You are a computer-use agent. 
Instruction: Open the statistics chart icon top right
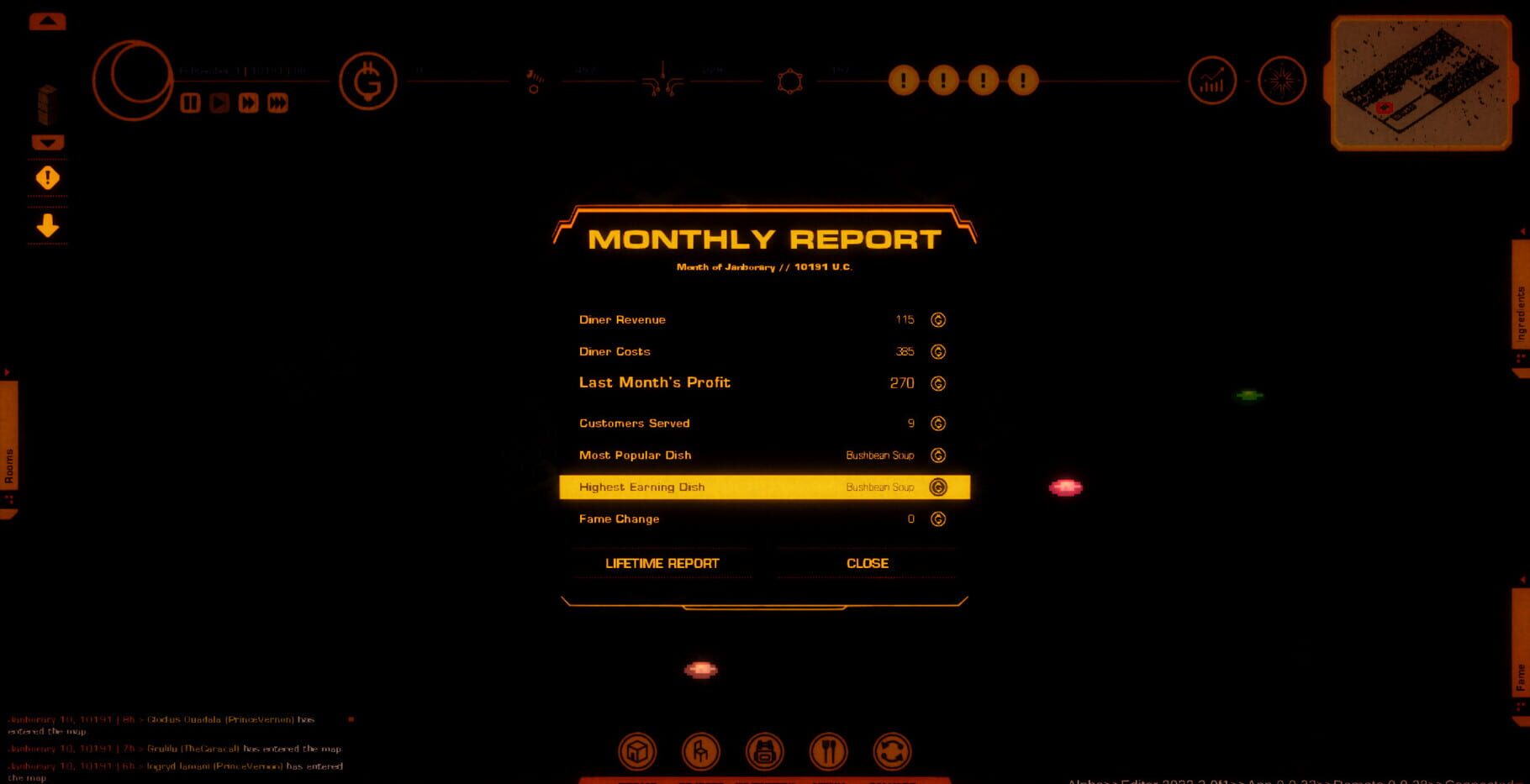click(1211, 81)
